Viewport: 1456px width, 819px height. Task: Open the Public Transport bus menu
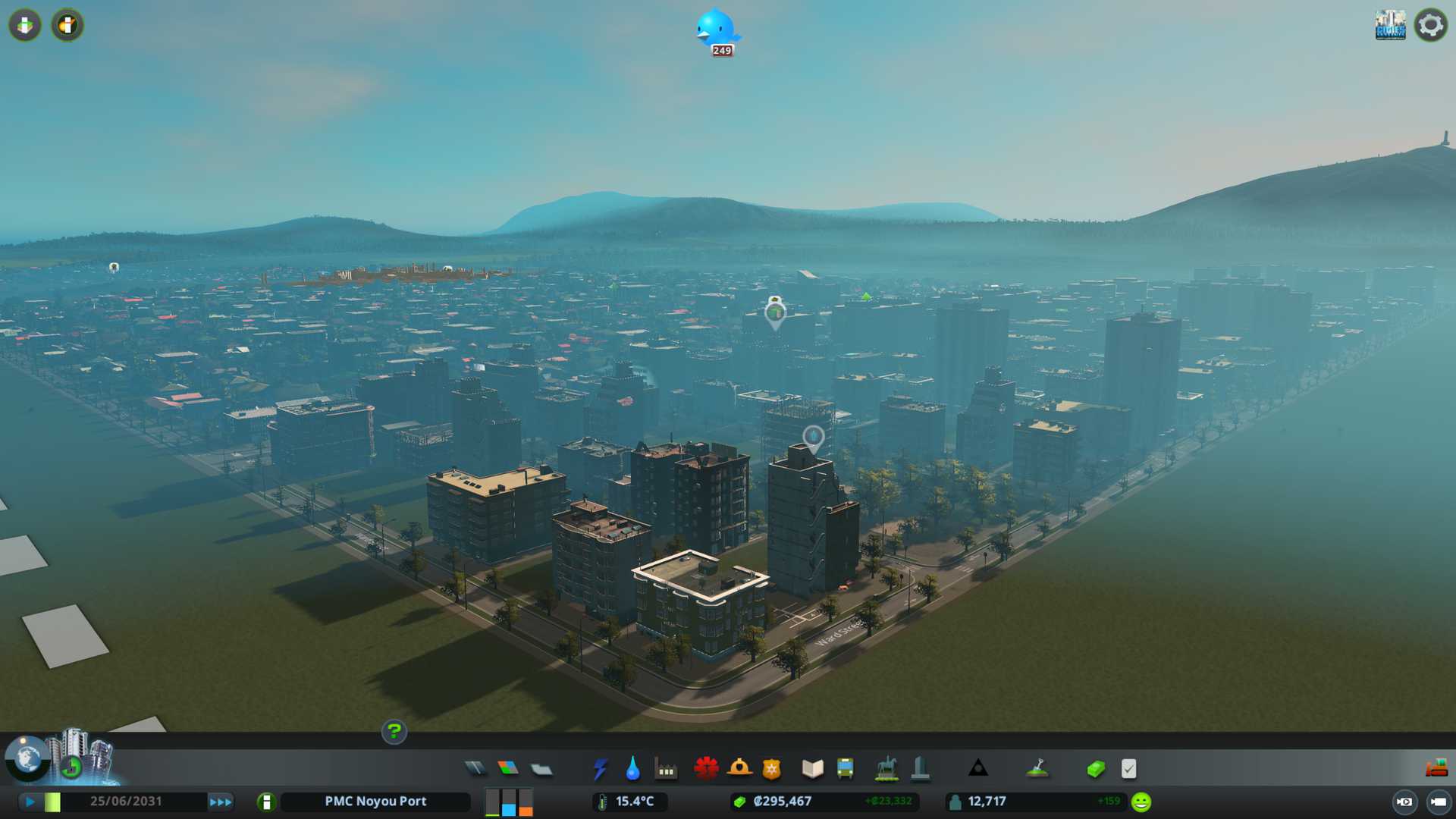(845, 769)
